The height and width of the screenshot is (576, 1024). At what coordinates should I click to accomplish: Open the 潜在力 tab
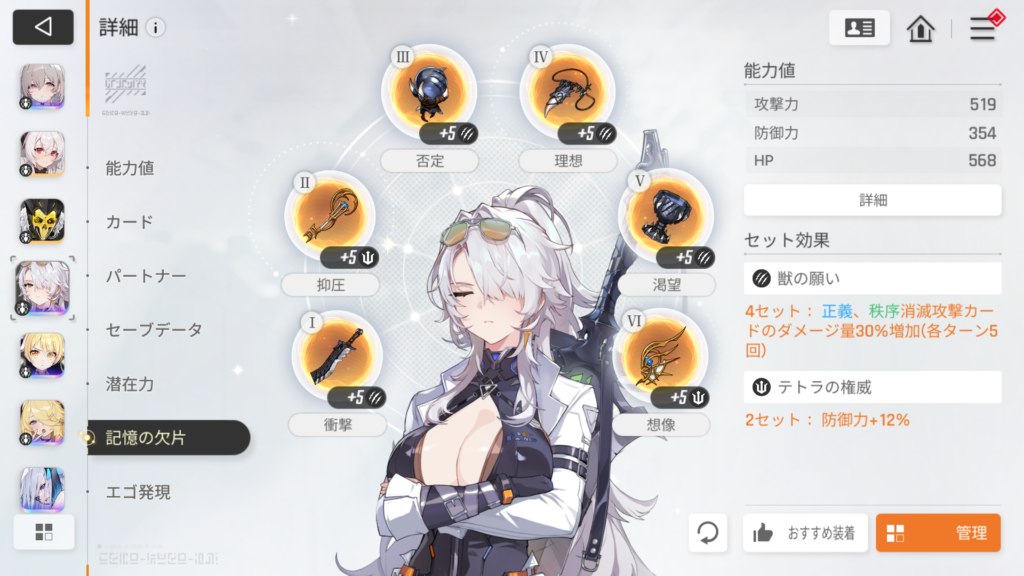[x=130, y=384]
